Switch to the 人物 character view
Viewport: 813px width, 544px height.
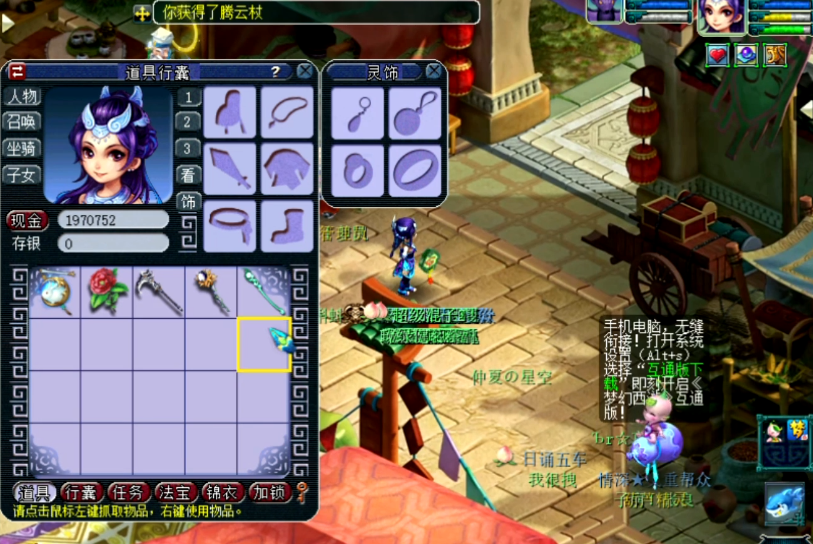point(22,98)
